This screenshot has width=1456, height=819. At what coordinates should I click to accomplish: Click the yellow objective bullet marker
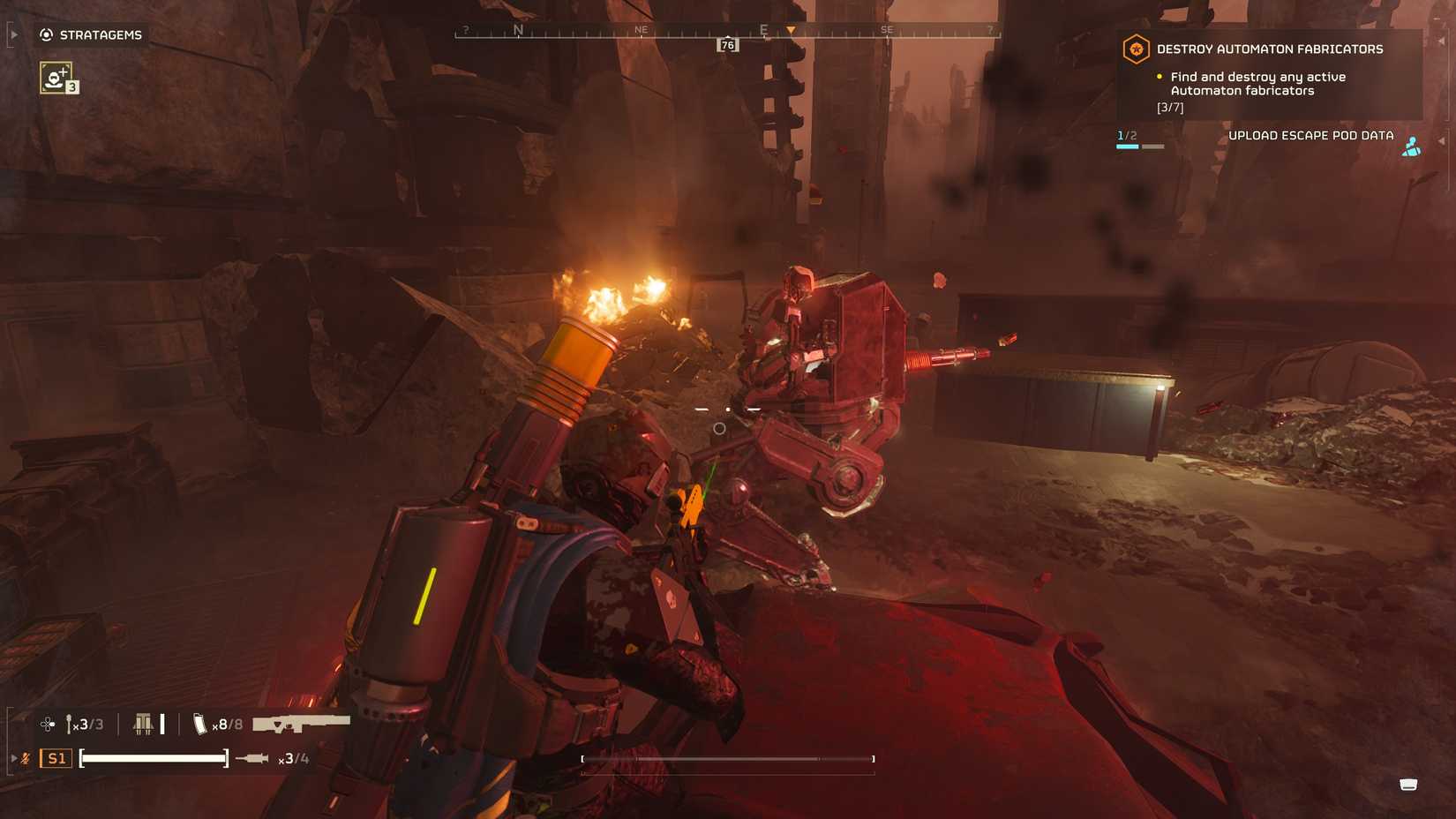tap(1159, 77)
